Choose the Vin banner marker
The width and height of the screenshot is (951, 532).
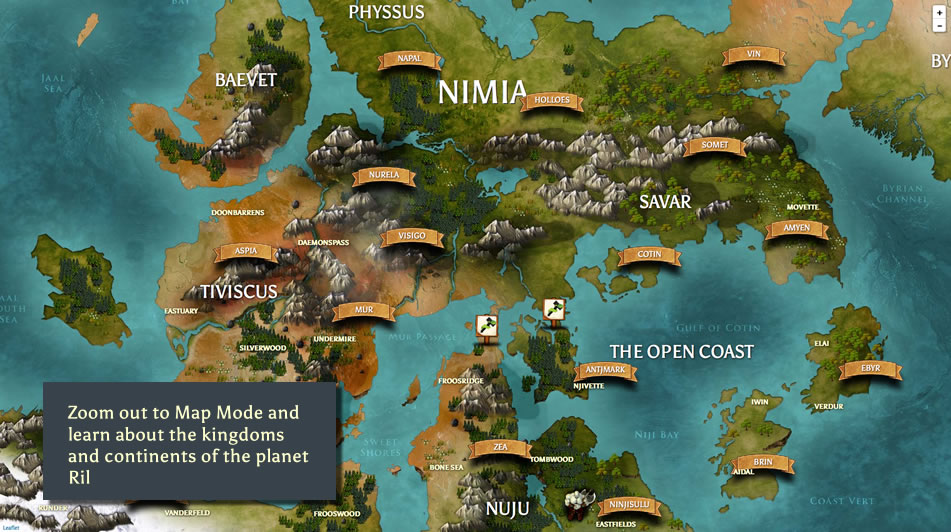click(x=754, y=55)
